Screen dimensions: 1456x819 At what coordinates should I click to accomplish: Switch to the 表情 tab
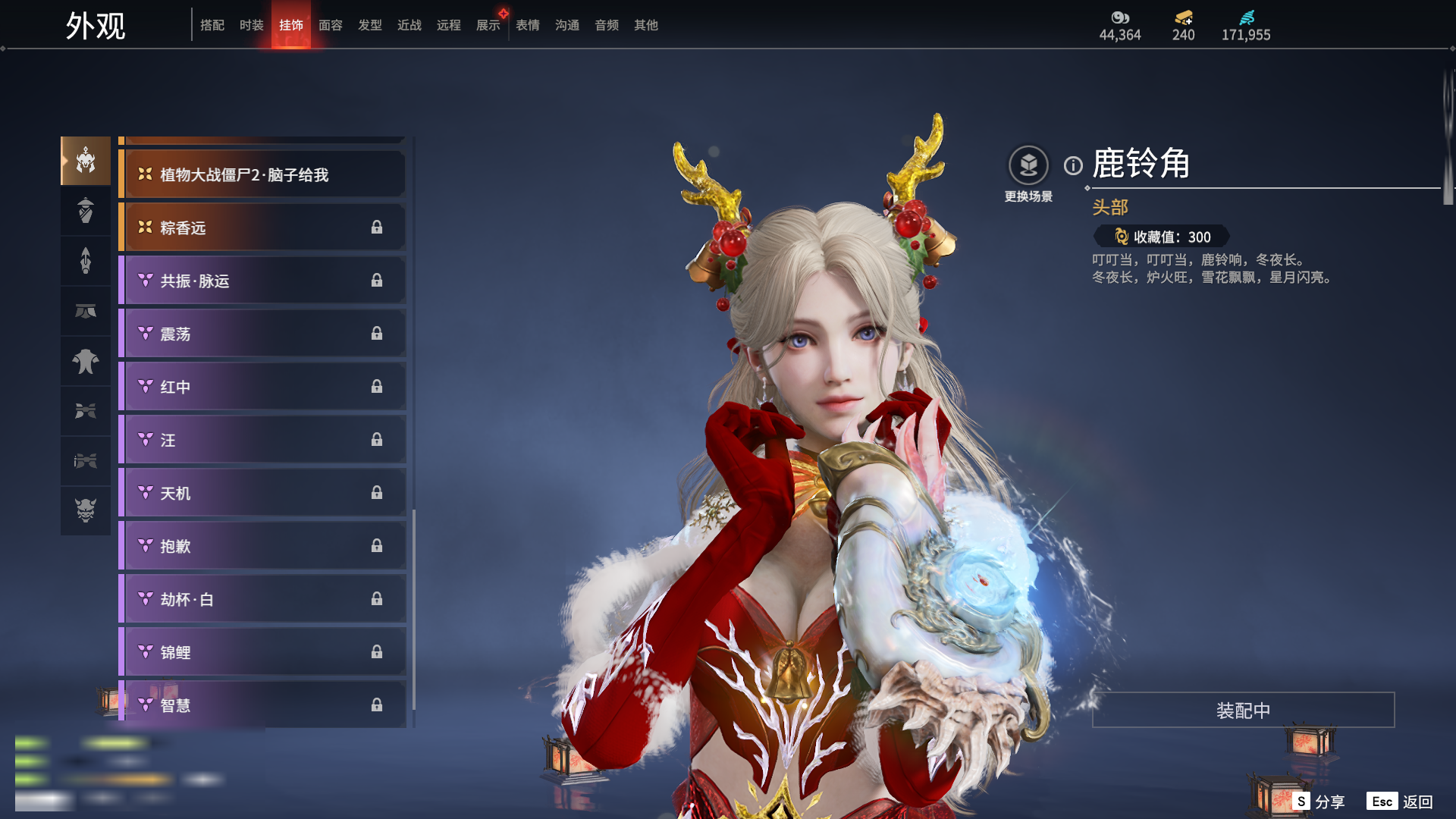[x=527, y=25]
